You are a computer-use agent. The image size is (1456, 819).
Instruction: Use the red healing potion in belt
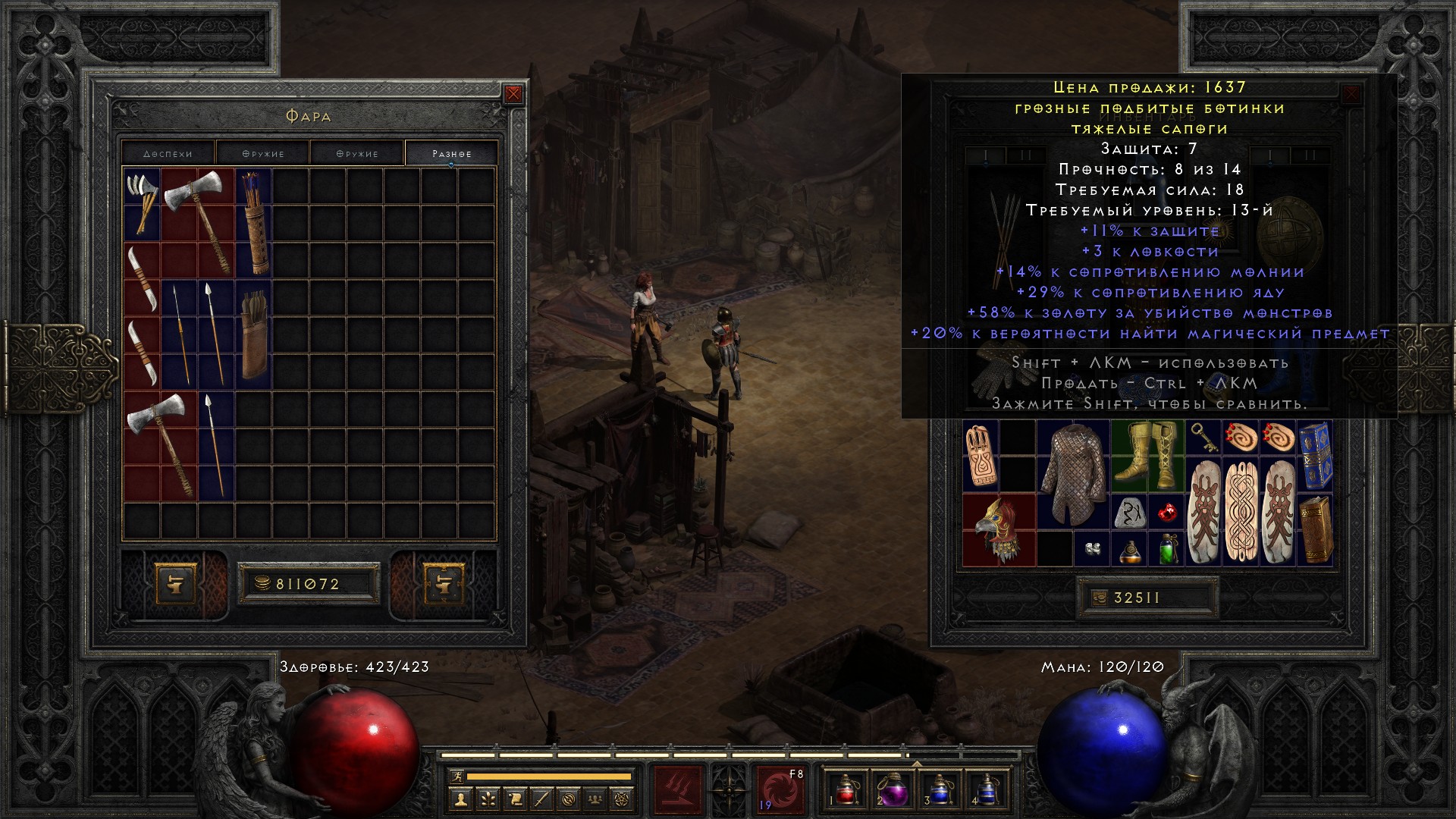coord(846,789)
